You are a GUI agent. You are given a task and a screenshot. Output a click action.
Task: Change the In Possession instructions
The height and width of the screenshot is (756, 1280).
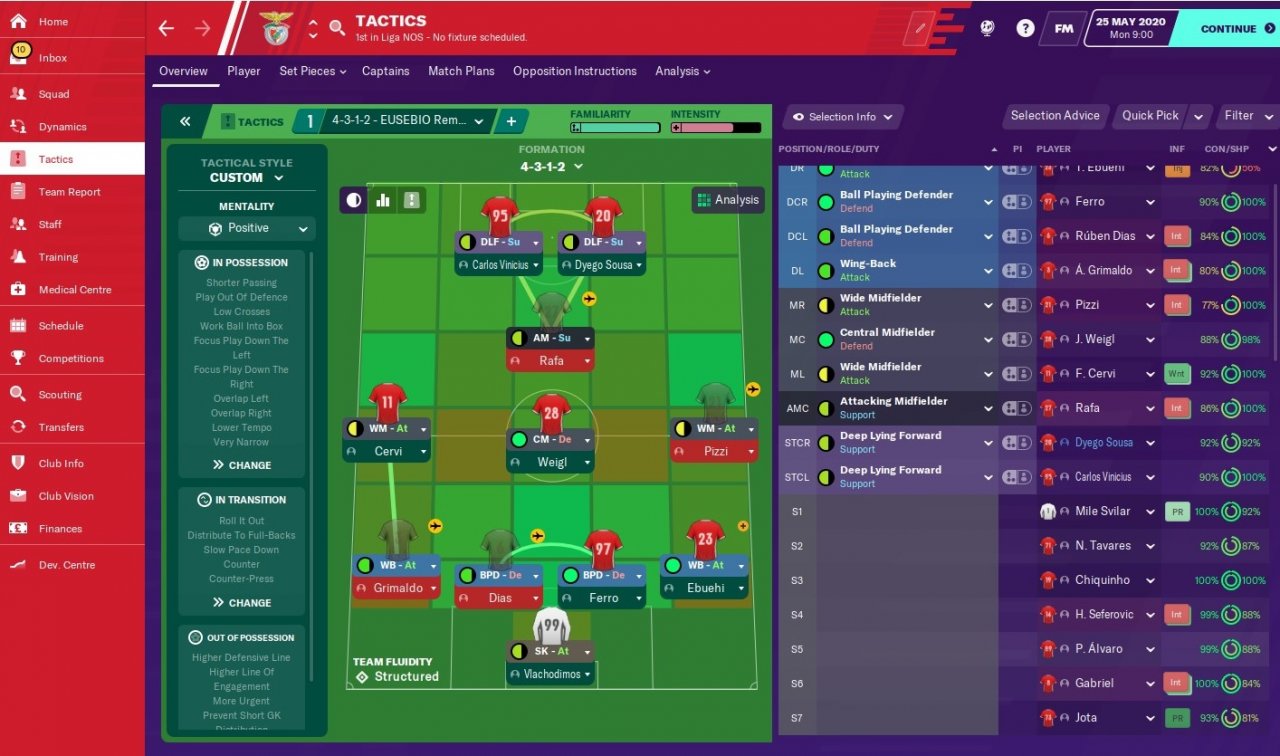tap(242, 465)
